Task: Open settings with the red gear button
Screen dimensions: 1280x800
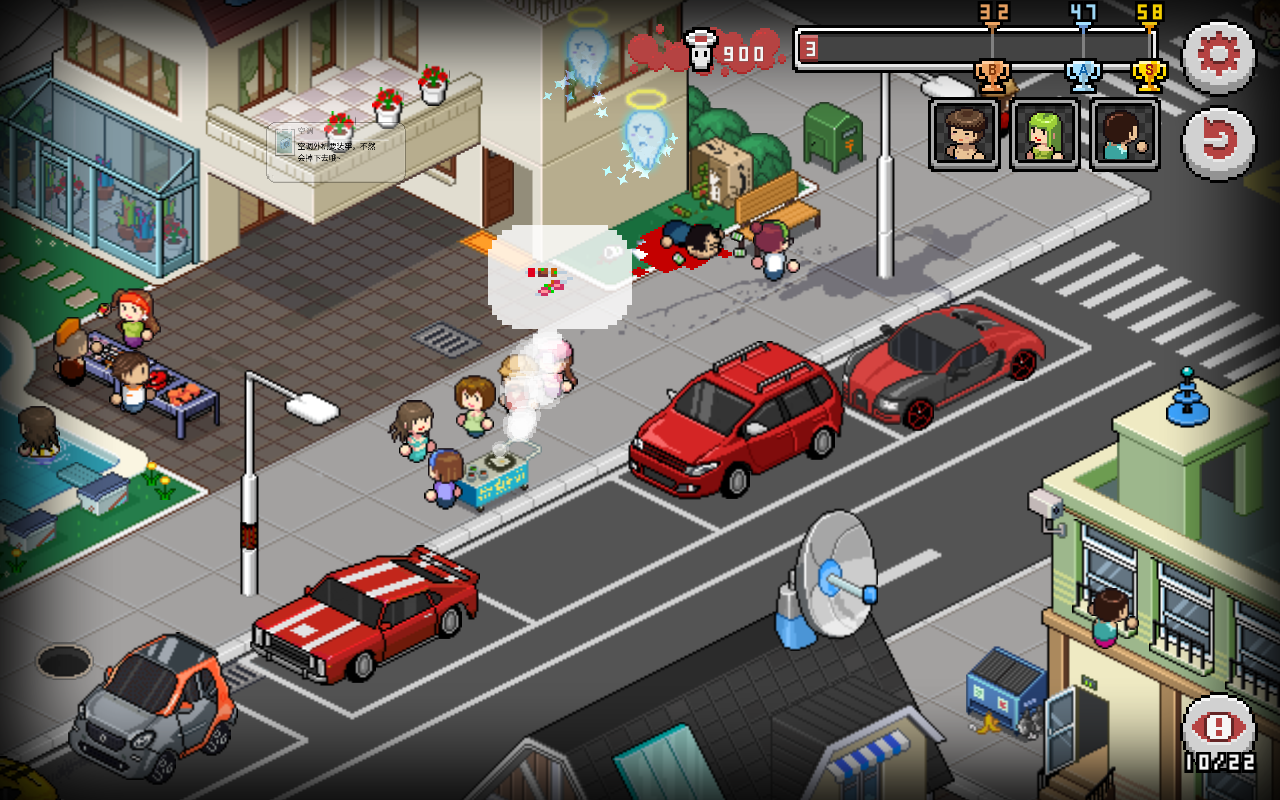Action: click(x=1218, y=55)
